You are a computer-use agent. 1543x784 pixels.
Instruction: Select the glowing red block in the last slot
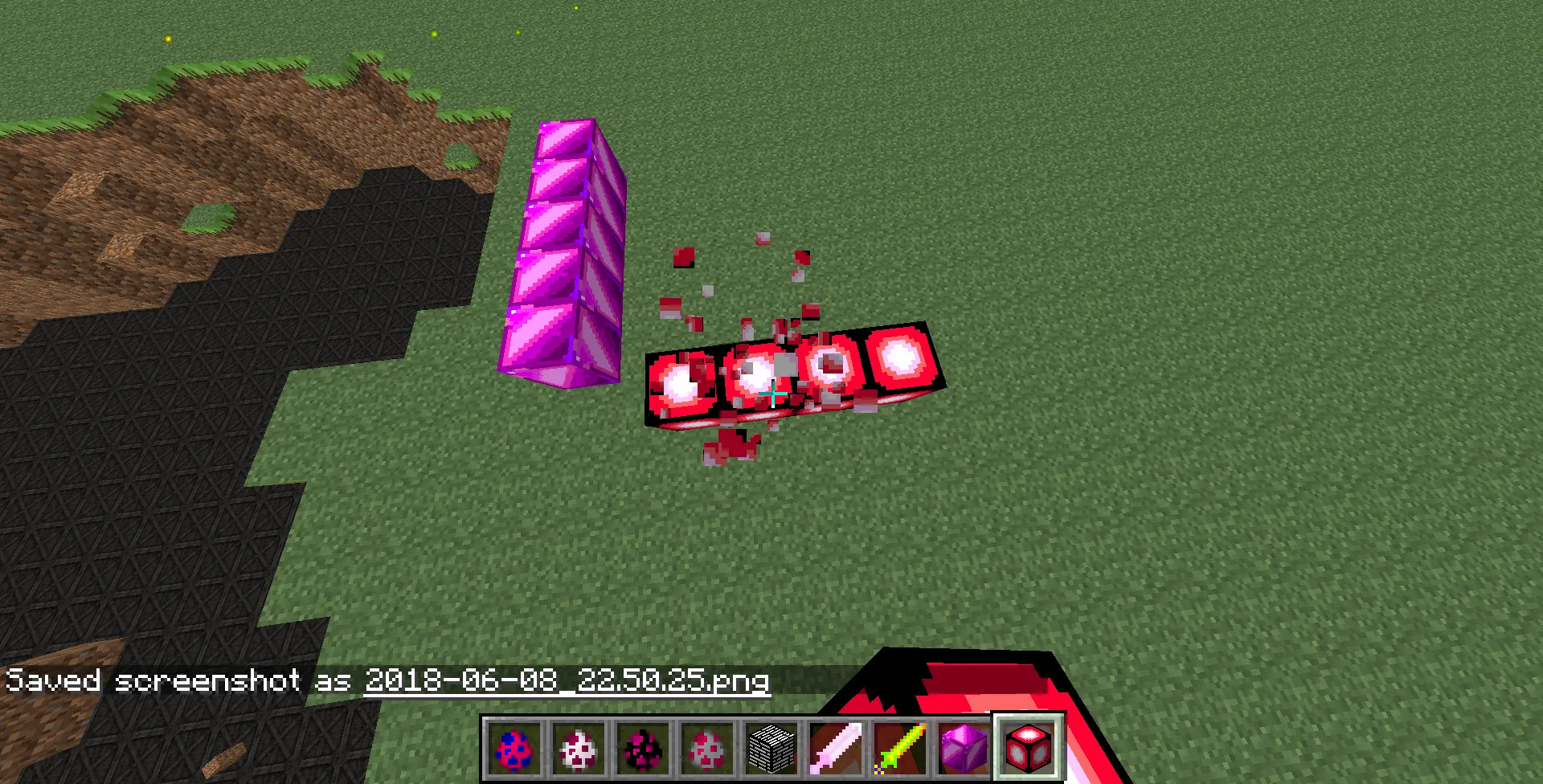[x=1030, y=747]
